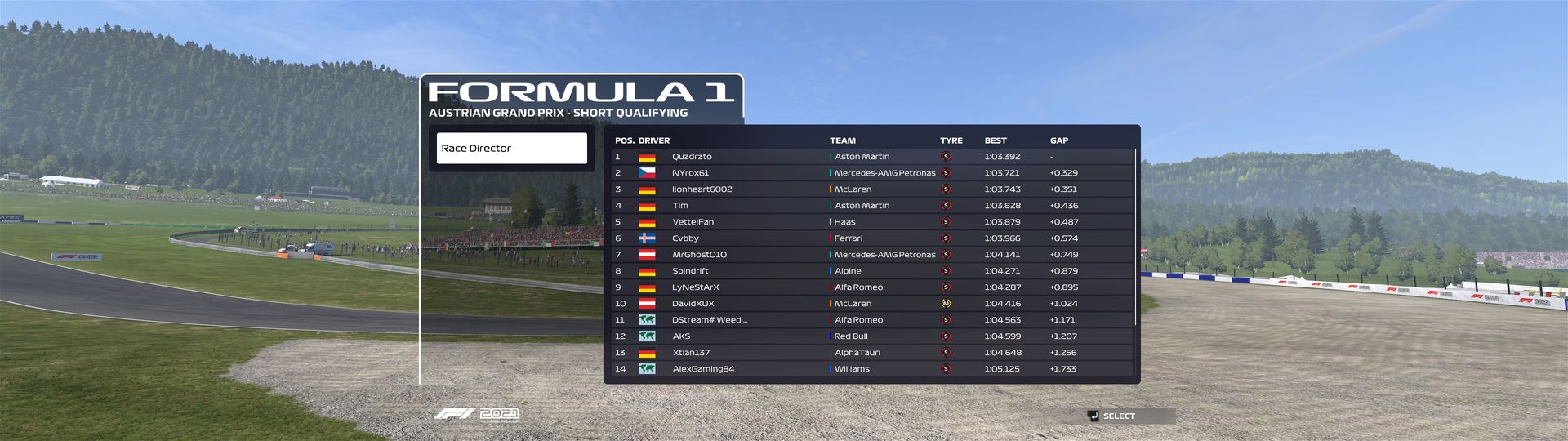Image resolution: width=1568 pixels, height=441 pixels.
Task: Pick the DStream# Weed driver row
Action: (871, 320)
